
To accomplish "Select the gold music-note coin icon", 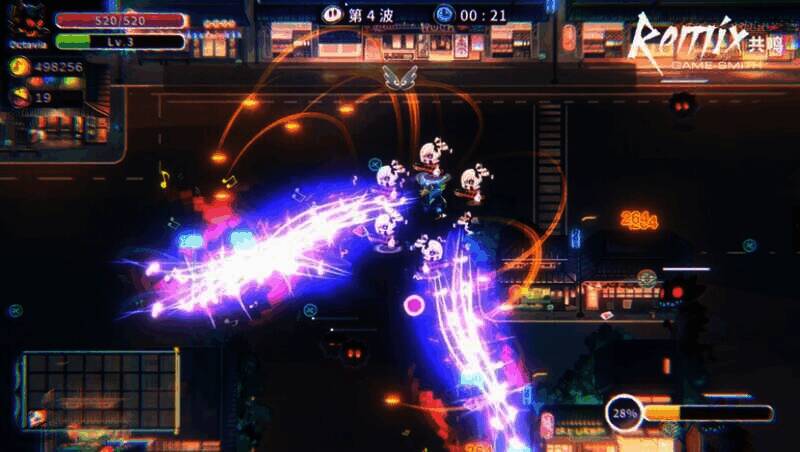I will coord(17,67).
